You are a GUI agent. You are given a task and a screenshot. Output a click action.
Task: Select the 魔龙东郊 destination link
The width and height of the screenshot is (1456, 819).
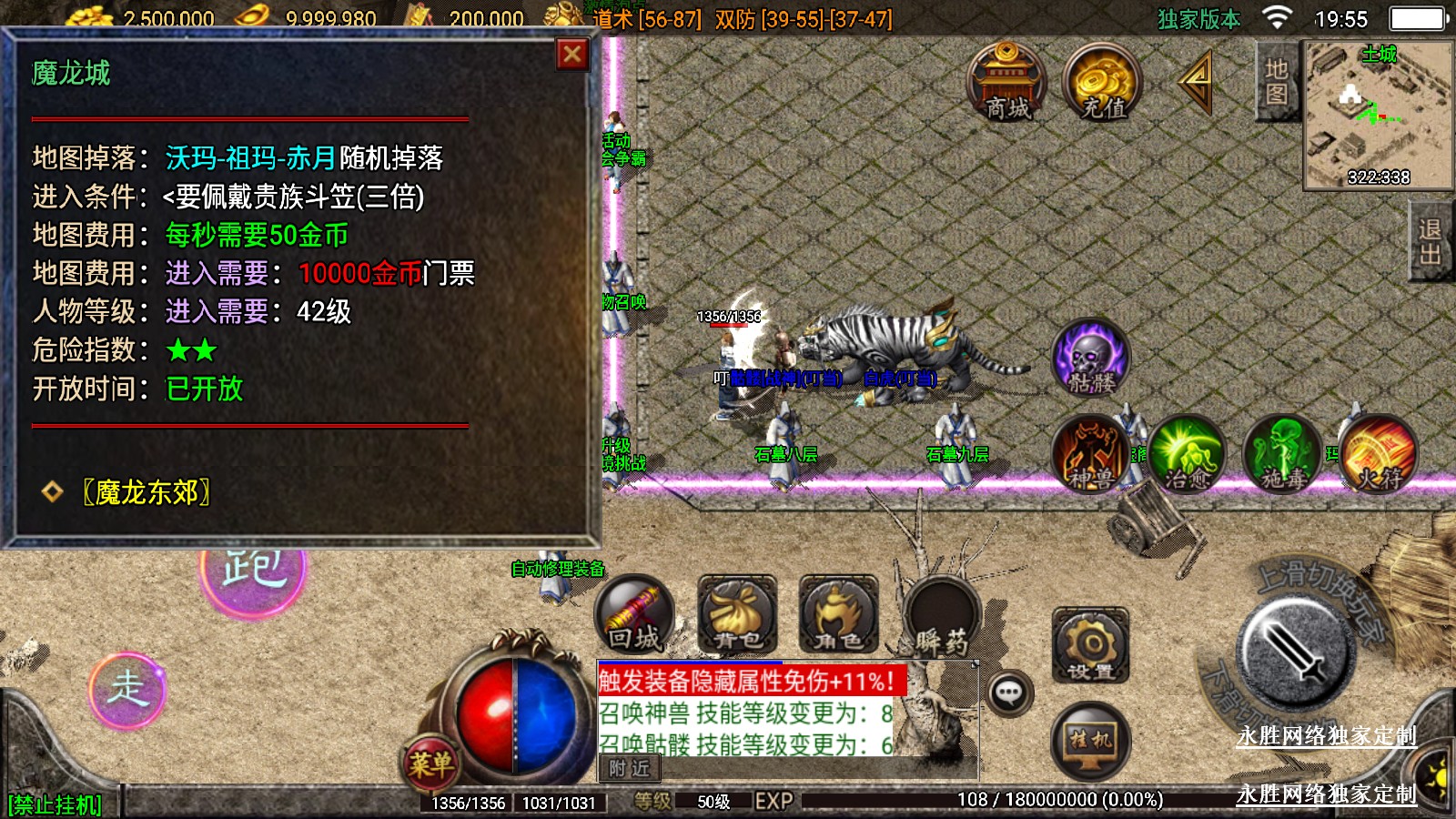pyautogui.click(x=146, y=492)
